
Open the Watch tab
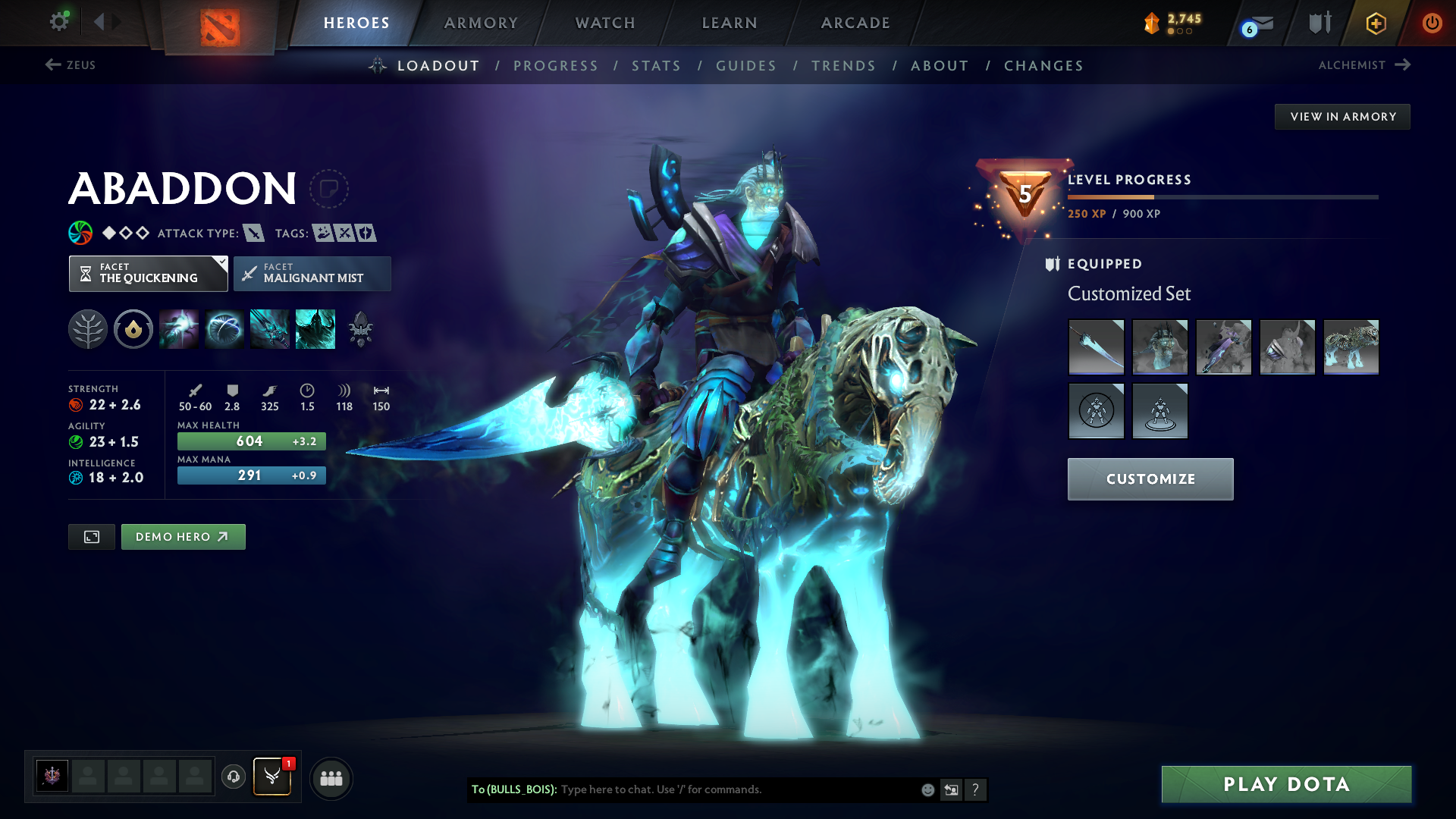[605, 23]
